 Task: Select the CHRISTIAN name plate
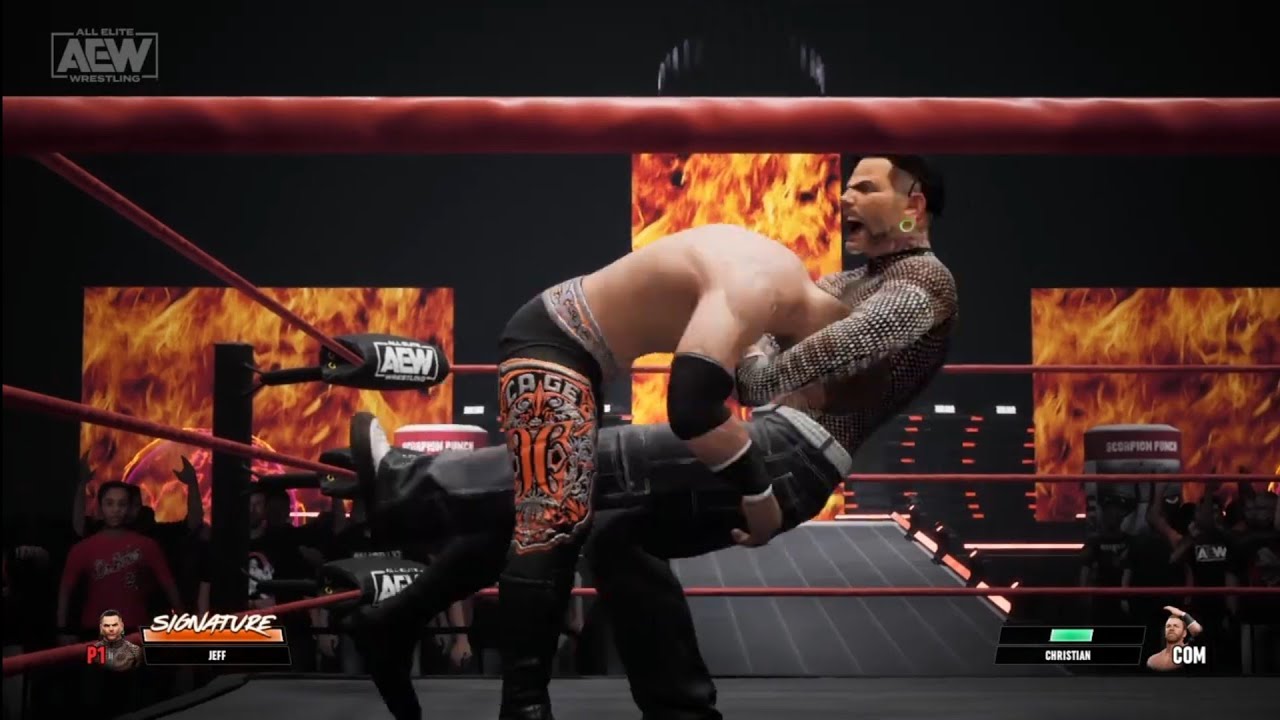1068,656
